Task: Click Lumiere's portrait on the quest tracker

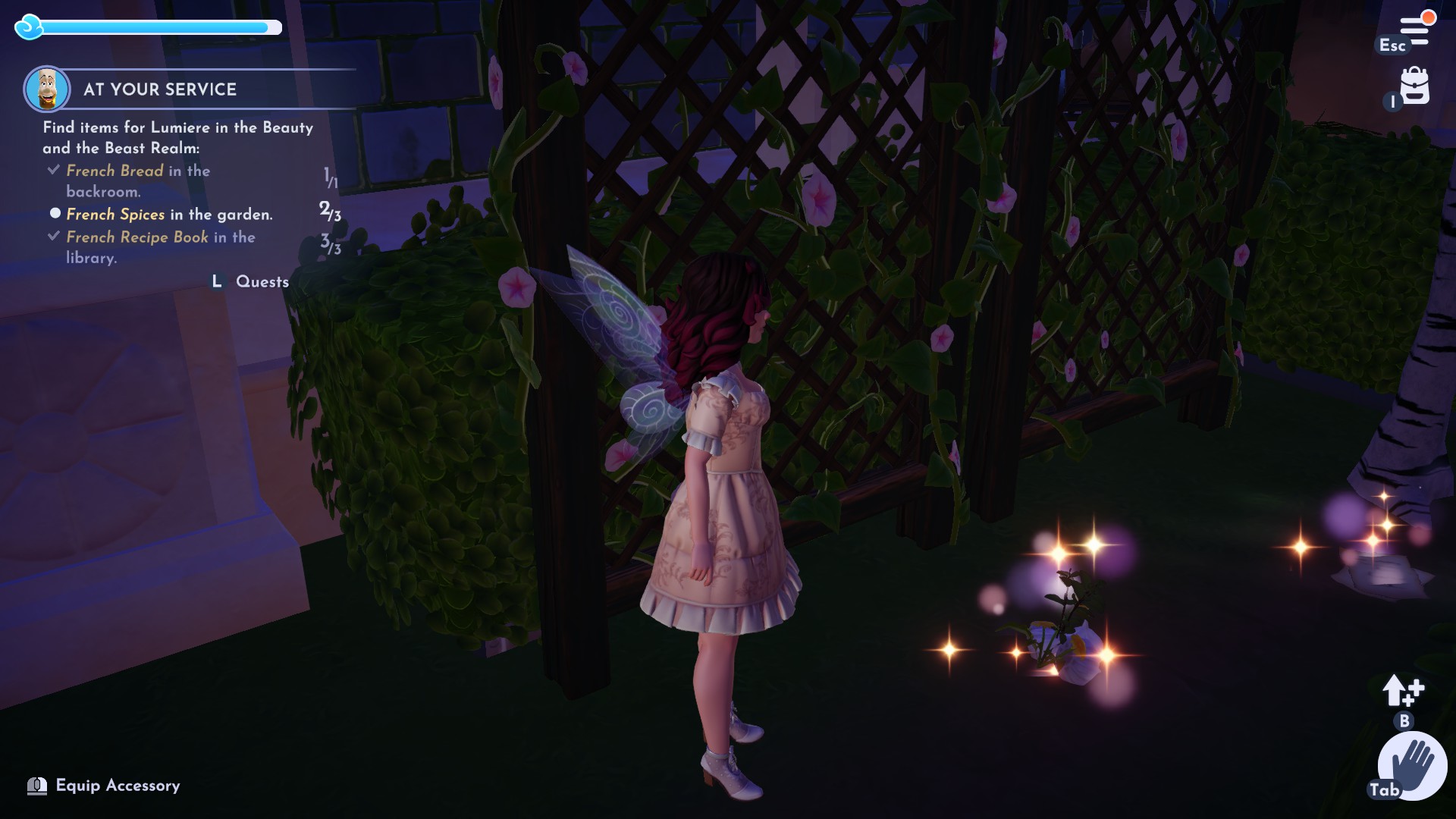Action: coord(48,86)
